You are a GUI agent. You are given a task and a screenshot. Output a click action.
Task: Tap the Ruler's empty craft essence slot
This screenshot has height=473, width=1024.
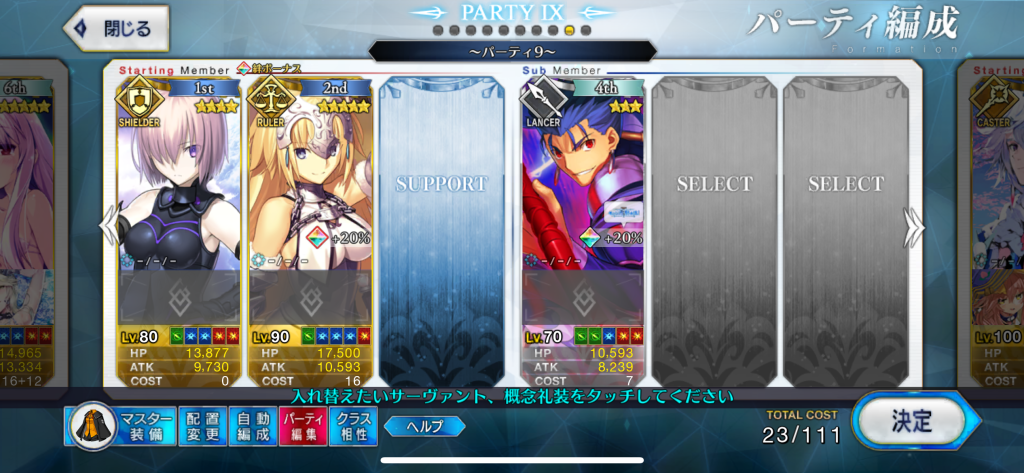(310, 296)
